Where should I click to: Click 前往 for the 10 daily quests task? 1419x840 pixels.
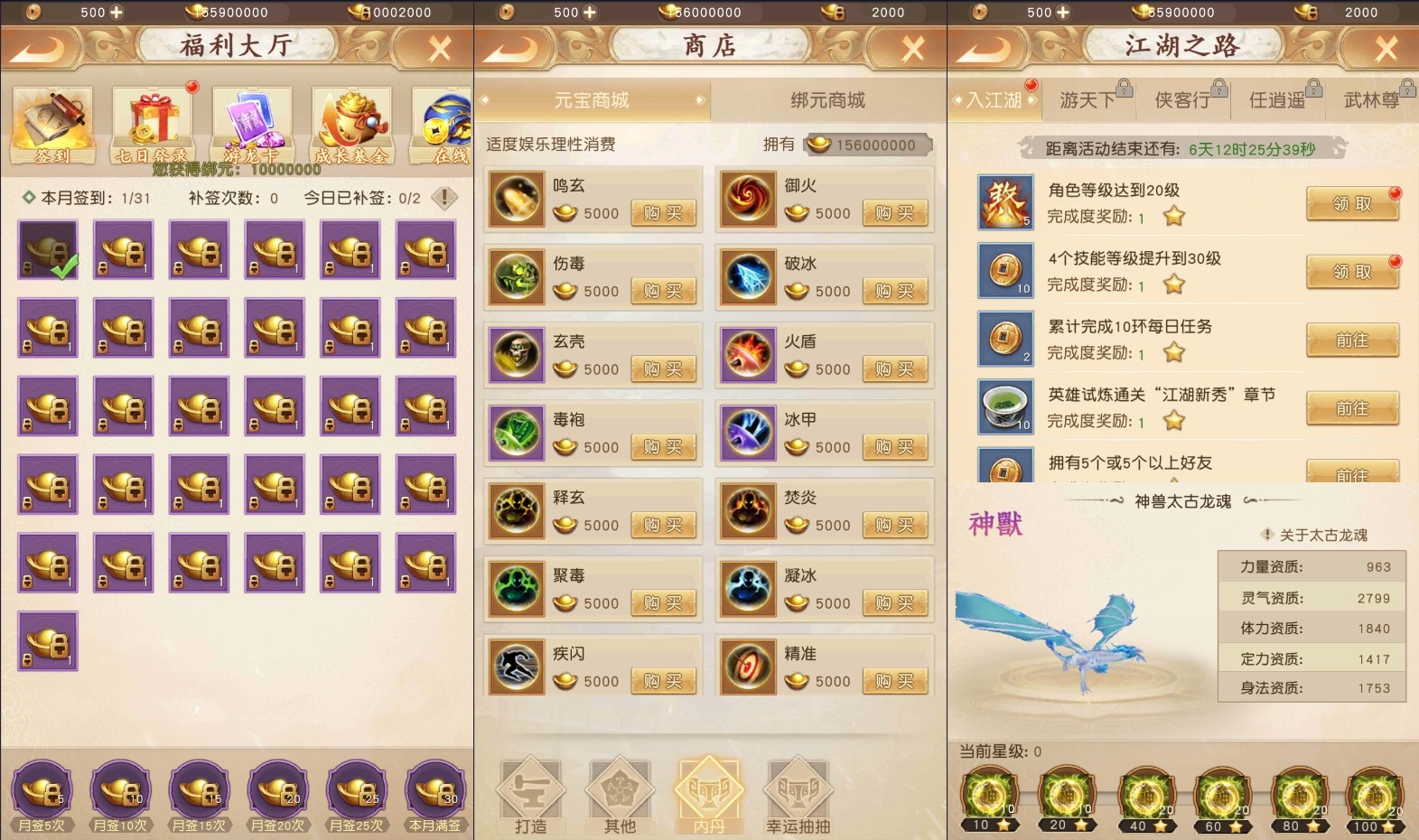pos(1352,341)
